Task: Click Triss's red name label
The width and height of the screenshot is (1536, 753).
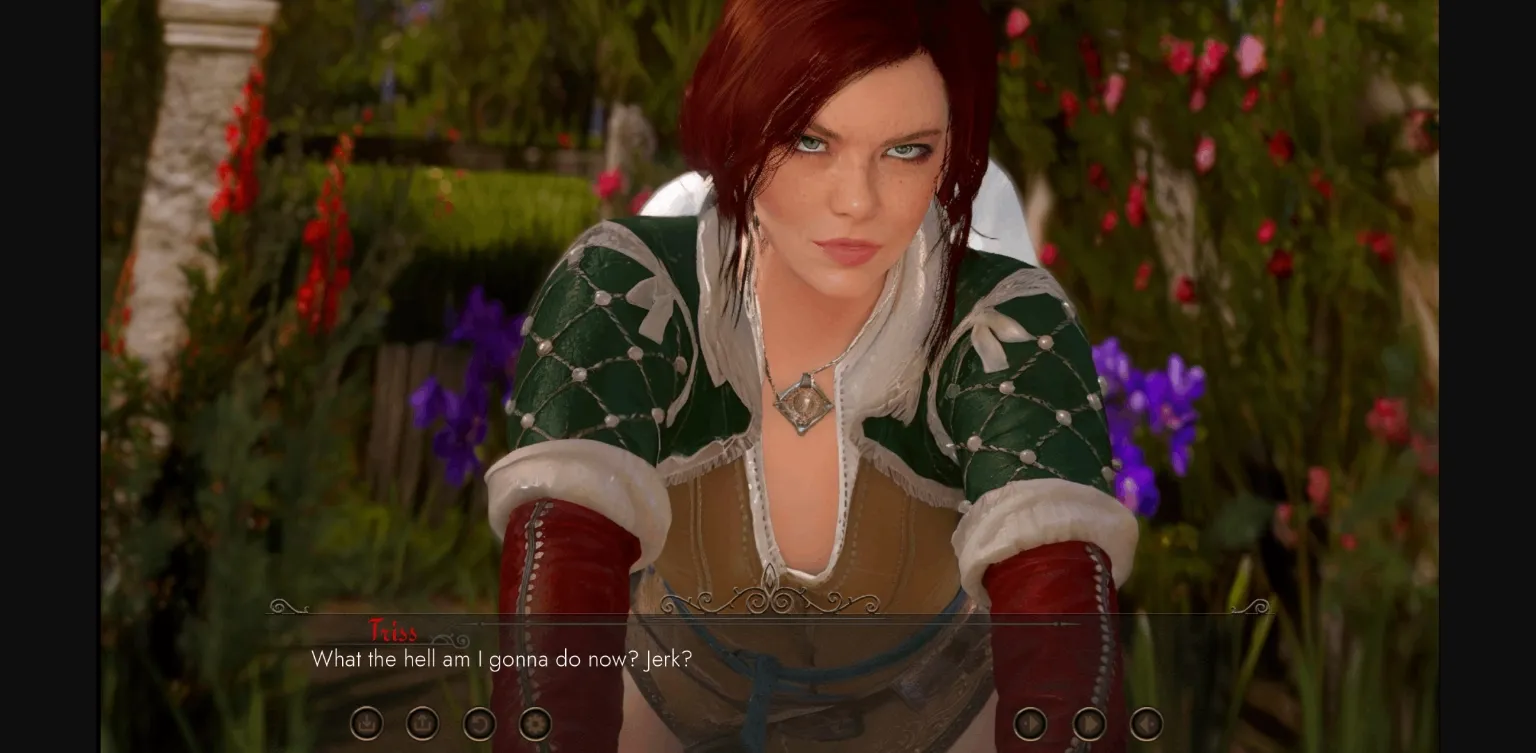Action: tap(395, 632)
